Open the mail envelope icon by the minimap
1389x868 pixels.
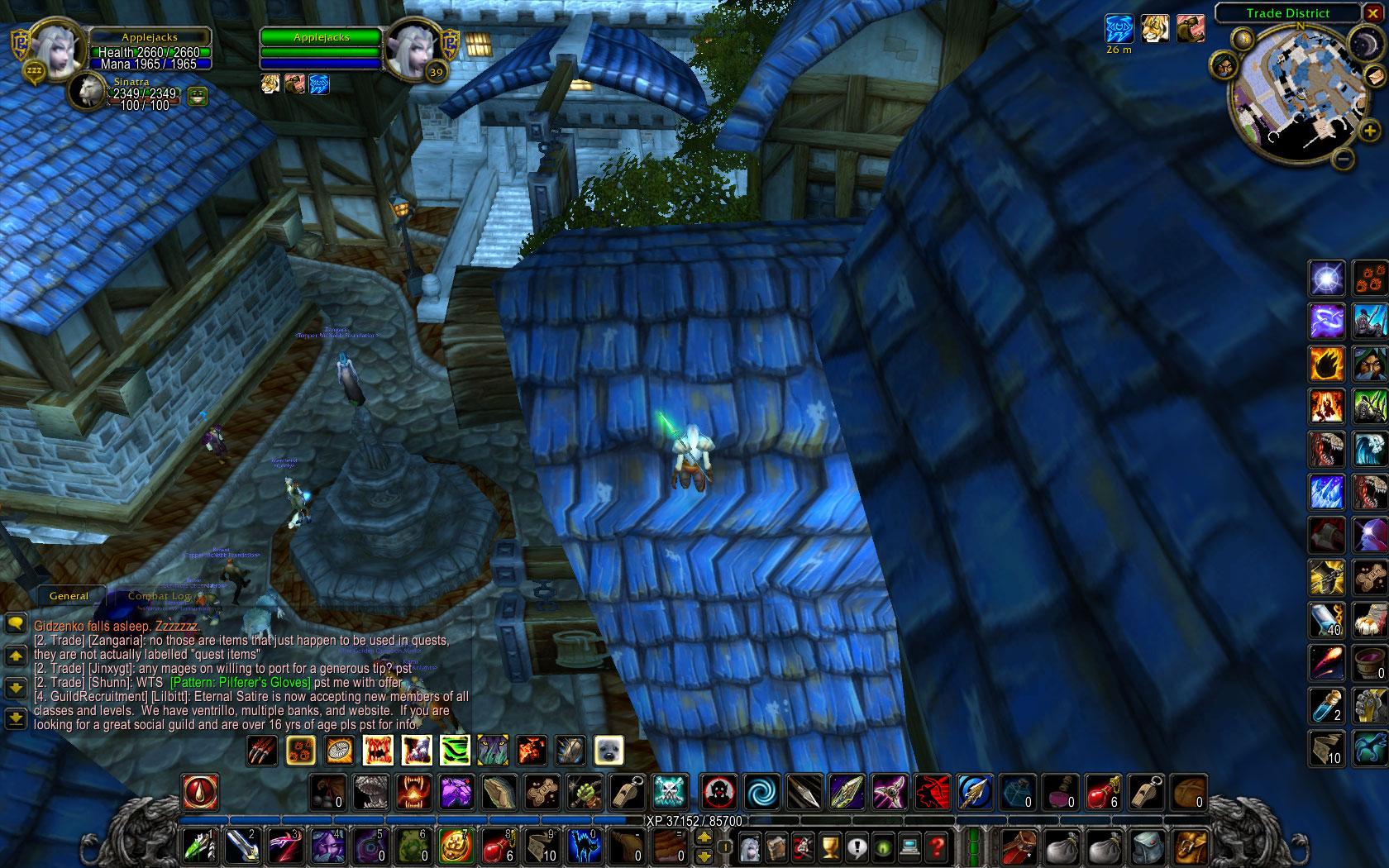pos(1374,77)
